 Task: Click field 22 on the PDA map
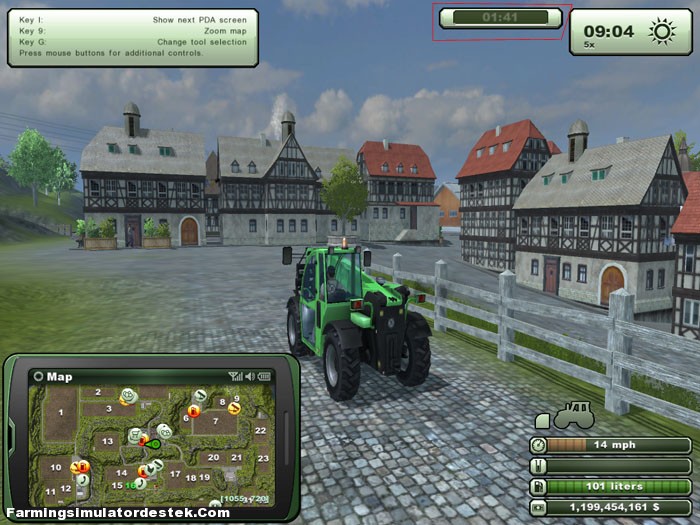point(260,431)
